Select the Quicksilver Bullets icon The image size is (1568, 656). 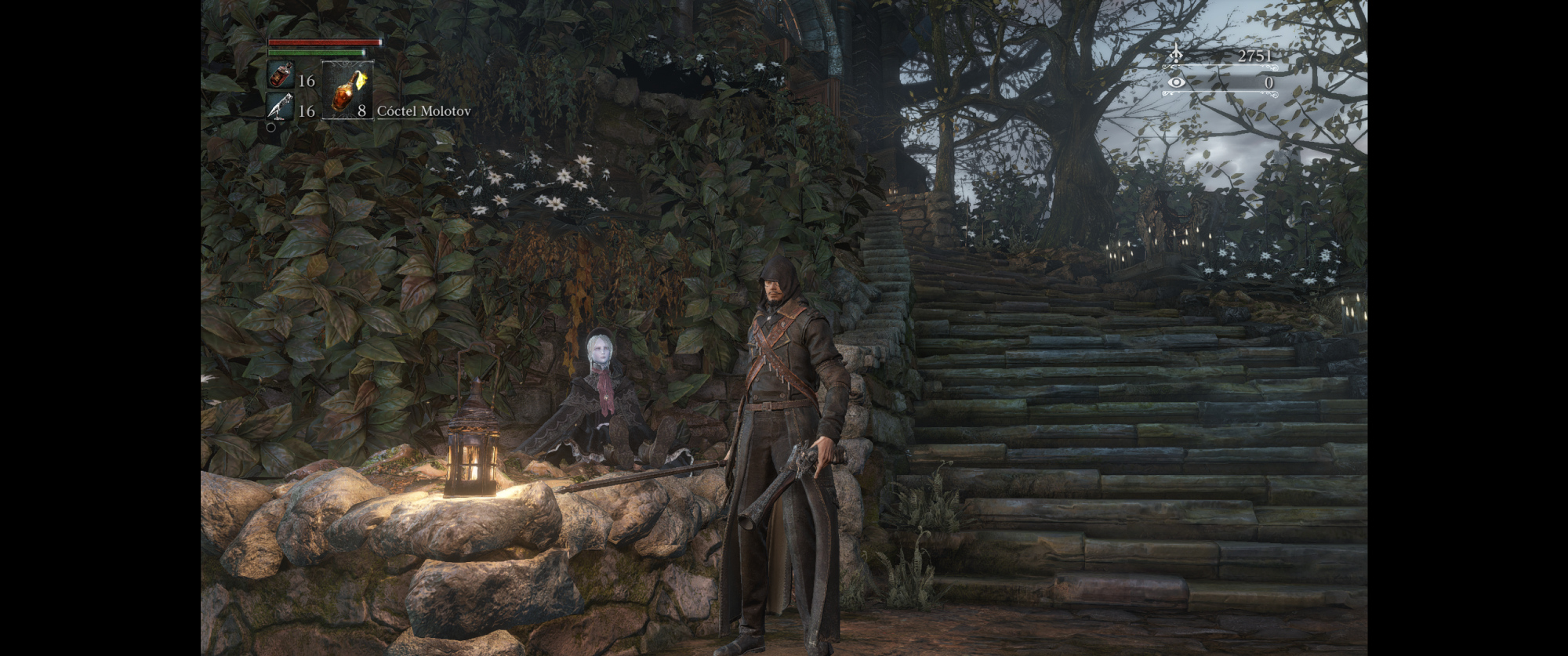click(x=281, y=107)
